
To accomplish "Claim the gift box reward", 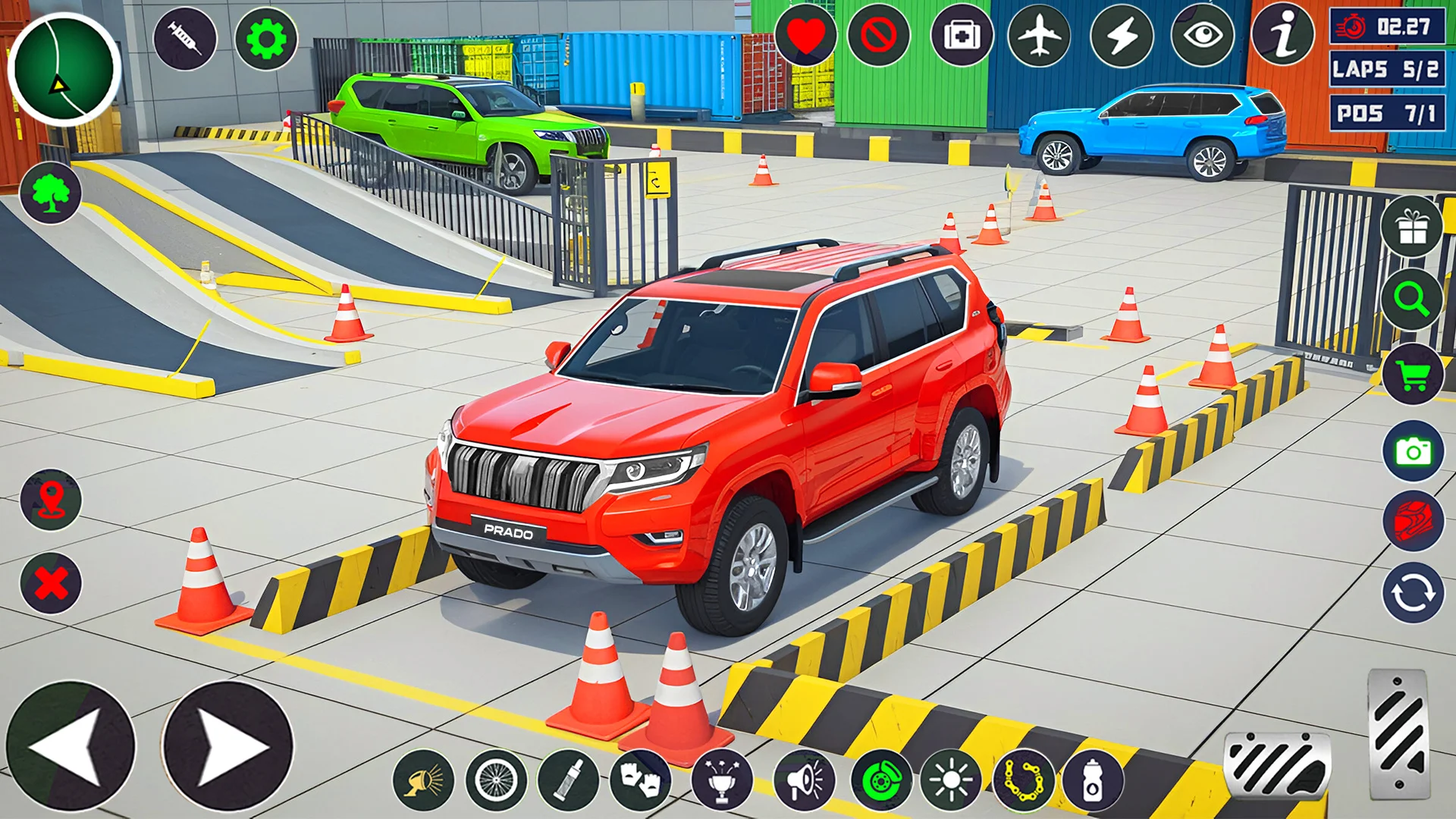I will coord(1412,227).
